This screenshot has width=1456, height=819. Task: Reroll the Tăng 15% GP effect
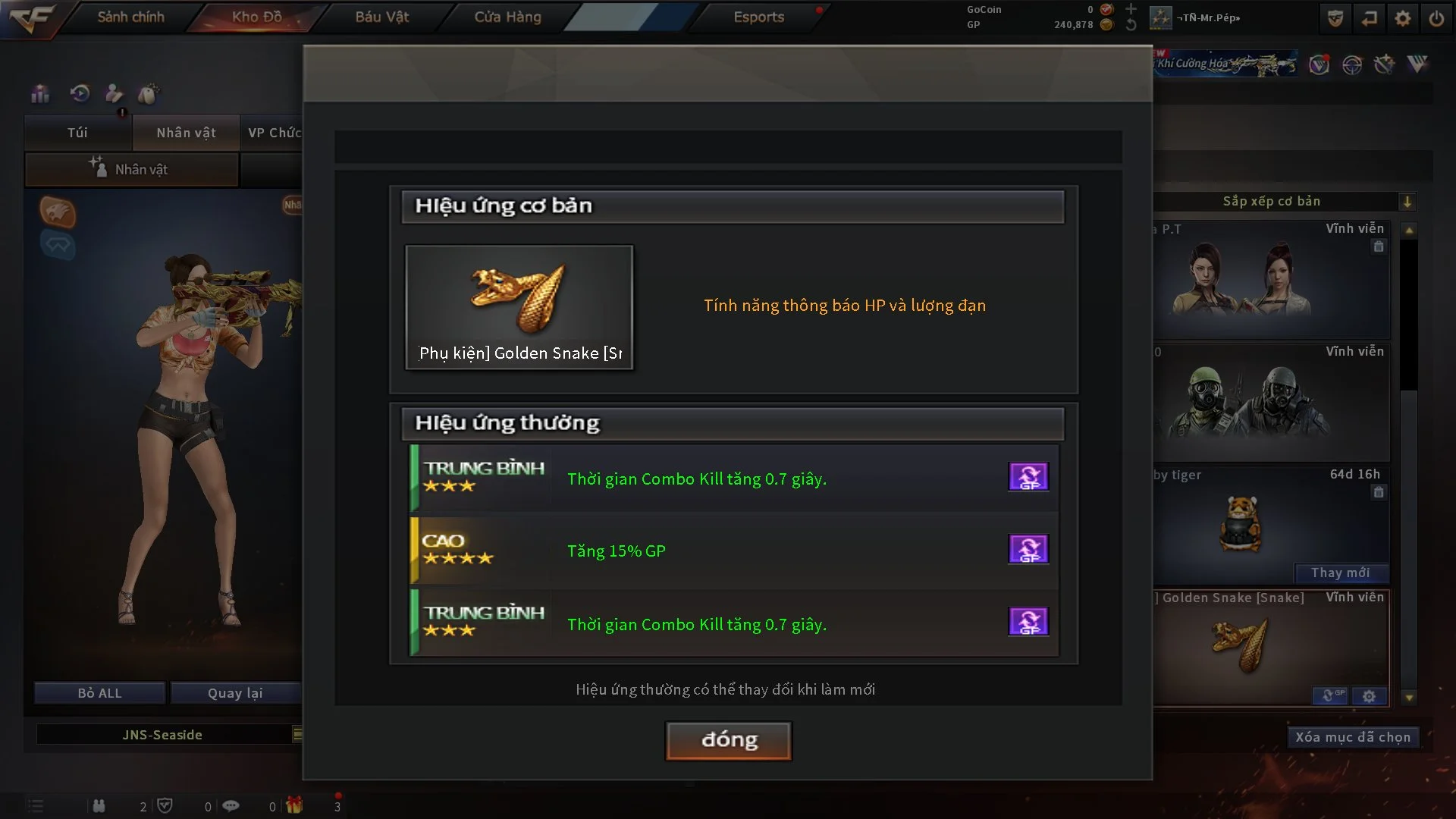[1028, 549]
